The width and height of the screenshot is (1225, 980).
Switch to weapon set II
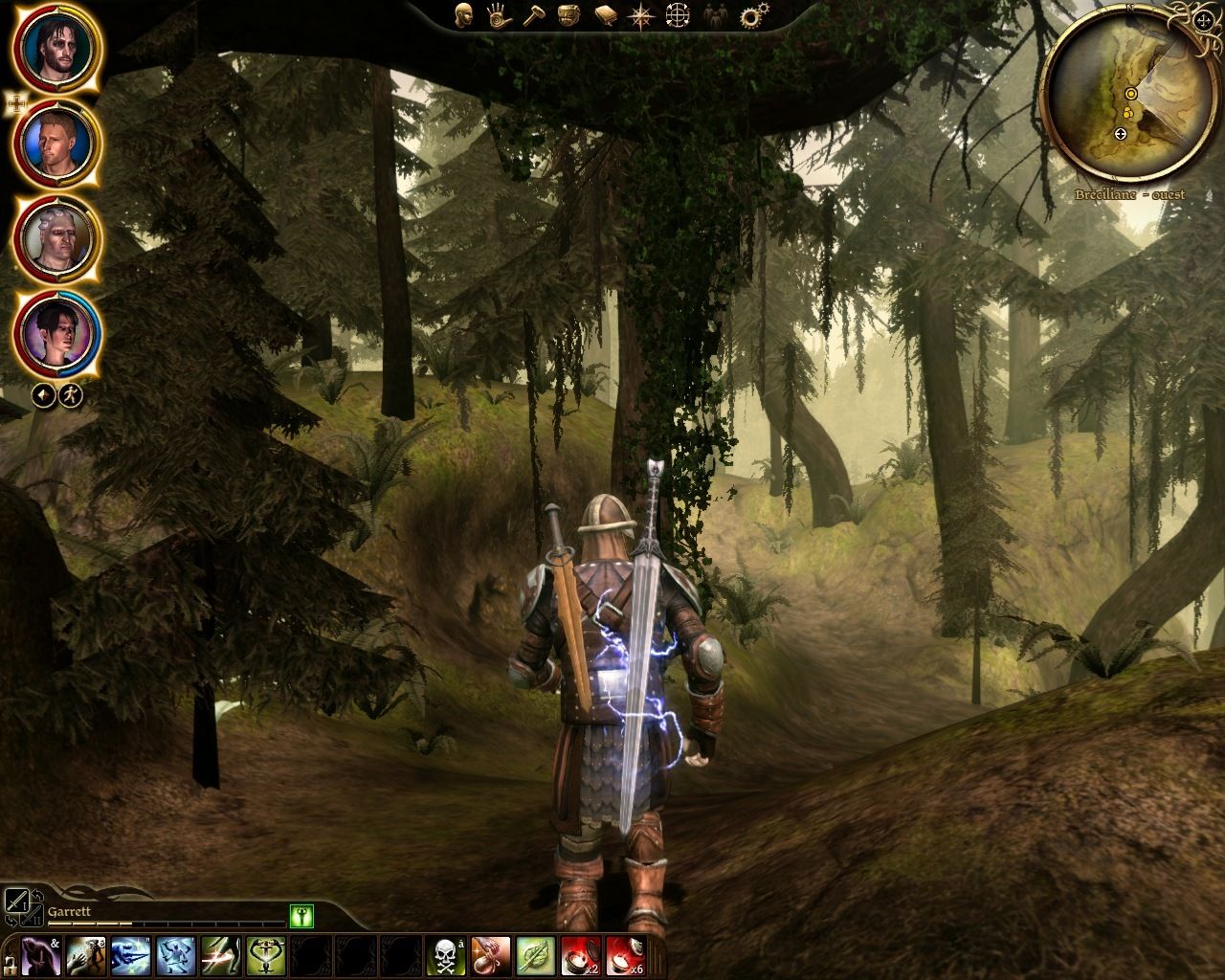pyautogui.click(x=33, y=916)
